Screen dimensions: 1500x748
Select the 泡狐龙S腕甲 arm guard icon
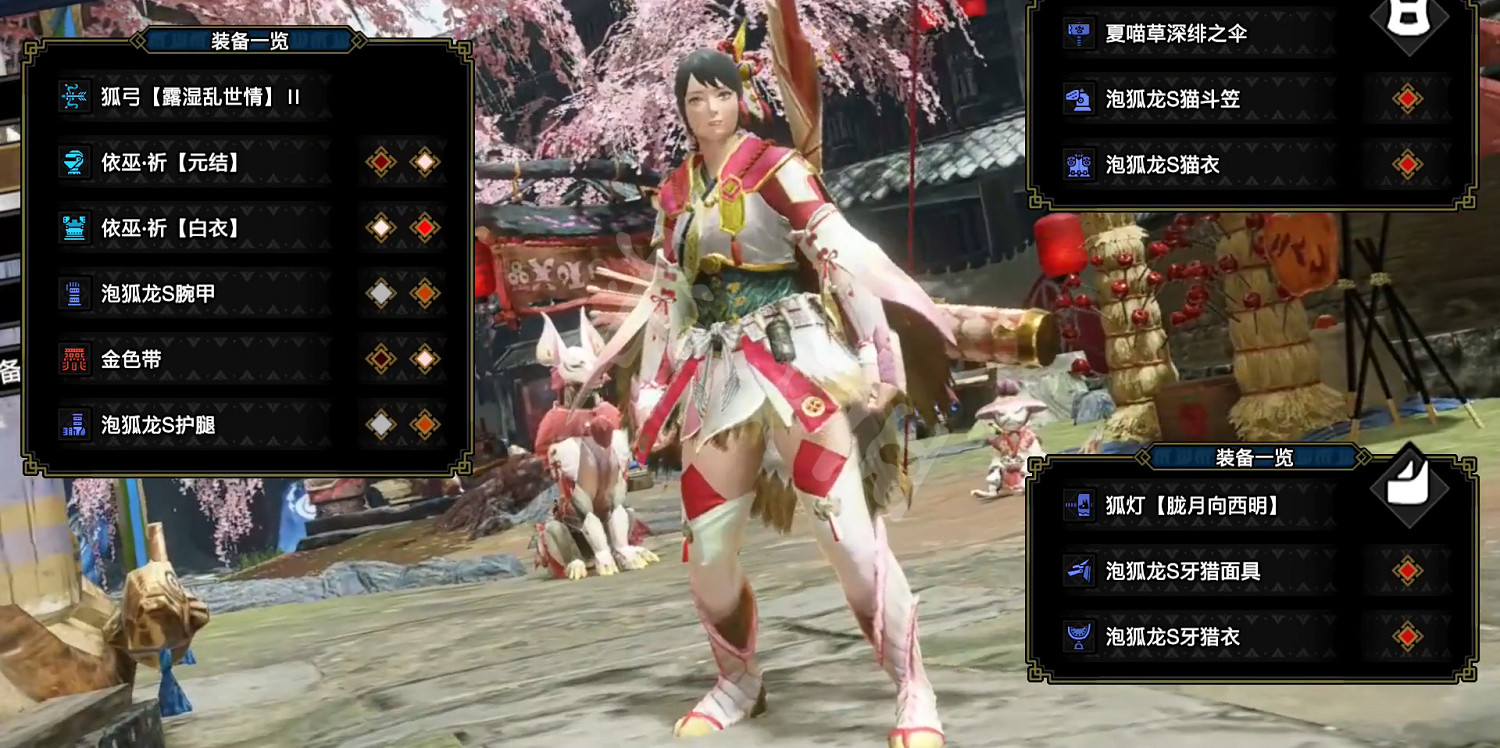pyautogui.click(x=75, y=293)
